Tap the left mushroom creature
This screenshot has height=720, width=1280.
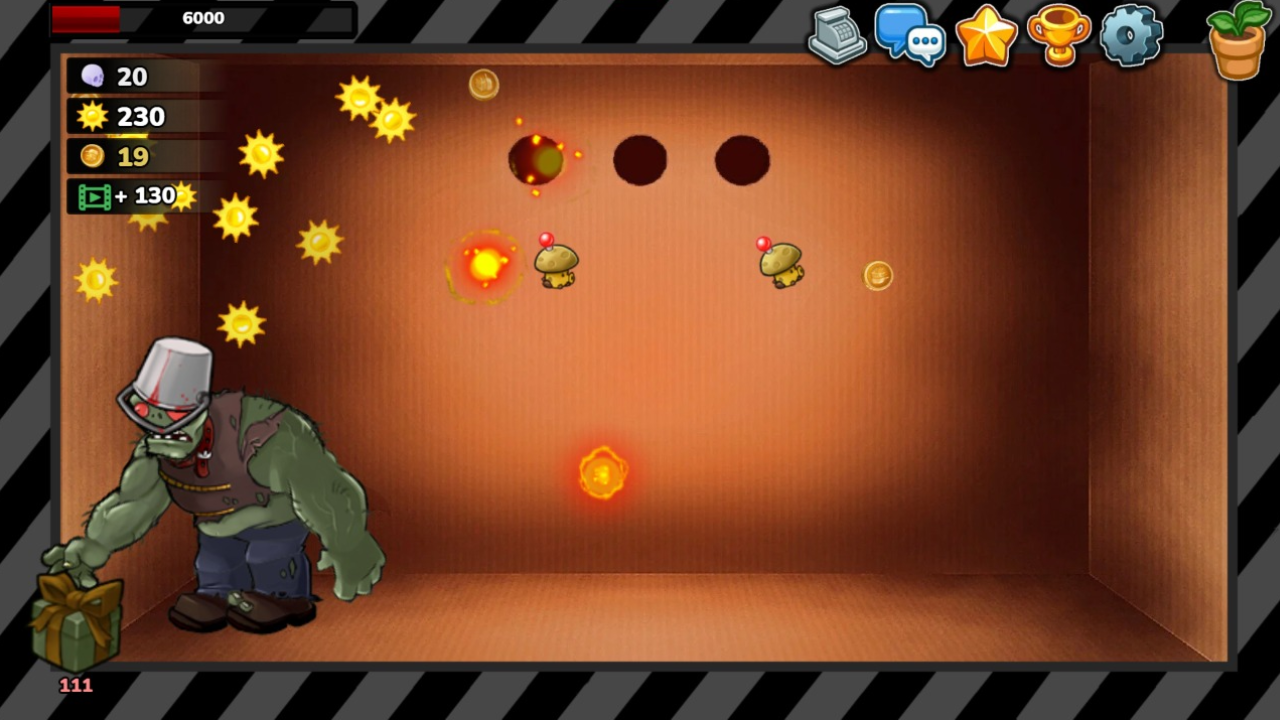point(555,263)
